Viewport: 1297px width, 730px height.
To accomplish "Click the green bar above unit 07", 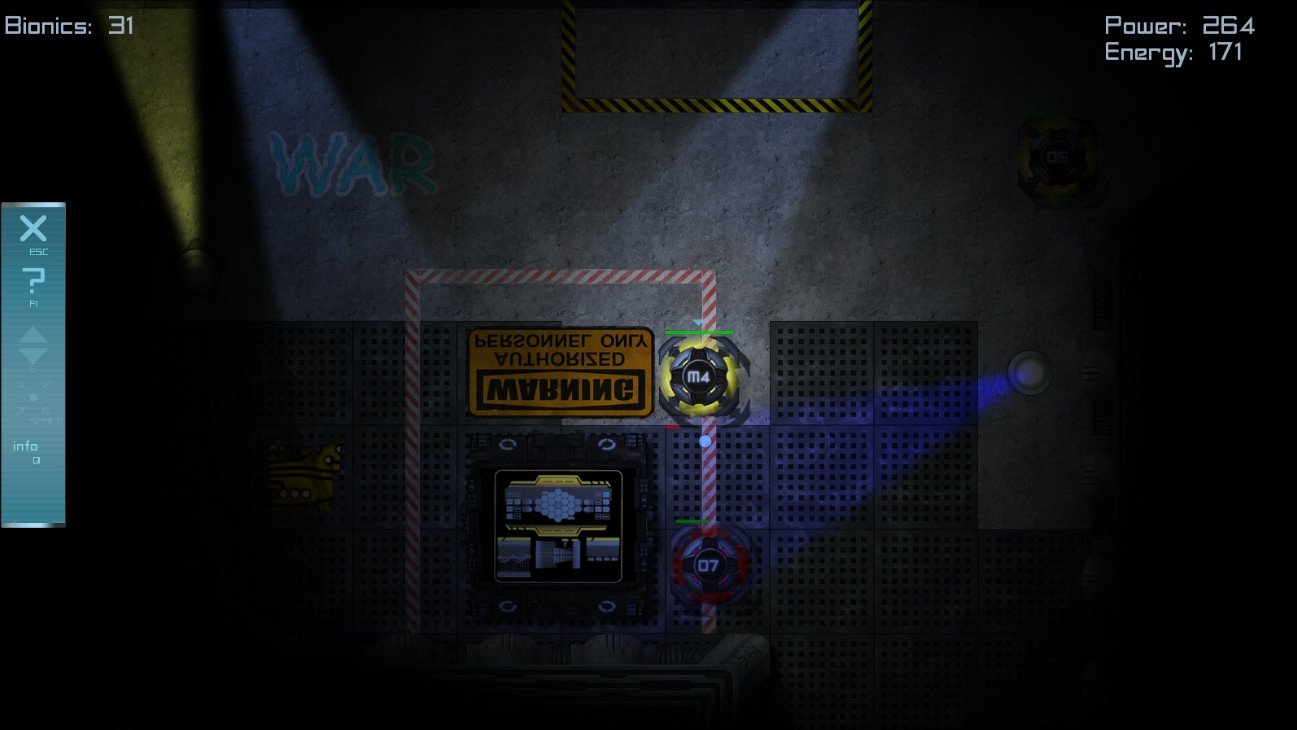I will click(695, 520).
